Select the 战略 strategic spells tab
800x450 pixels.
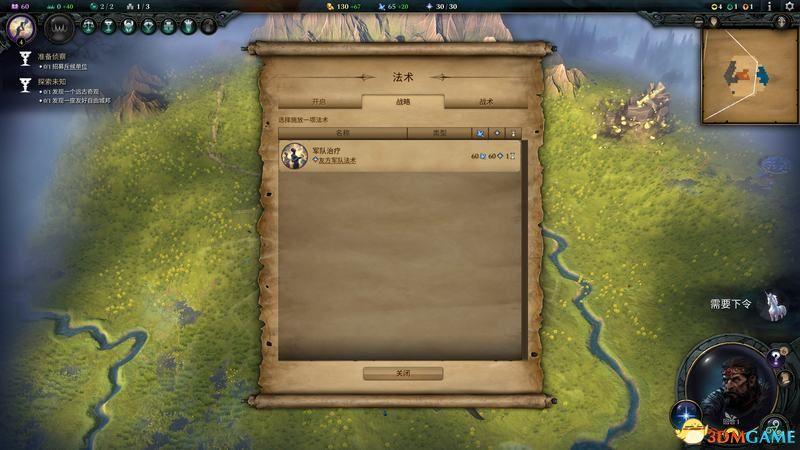point(403,102)
